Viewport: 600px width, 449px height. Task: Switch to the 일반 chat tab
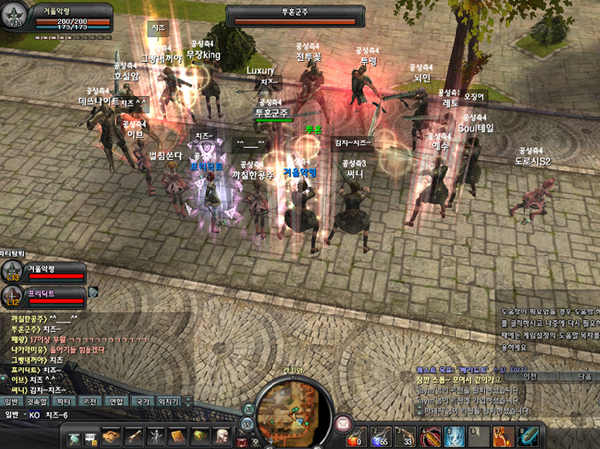(x=13, y=401)
